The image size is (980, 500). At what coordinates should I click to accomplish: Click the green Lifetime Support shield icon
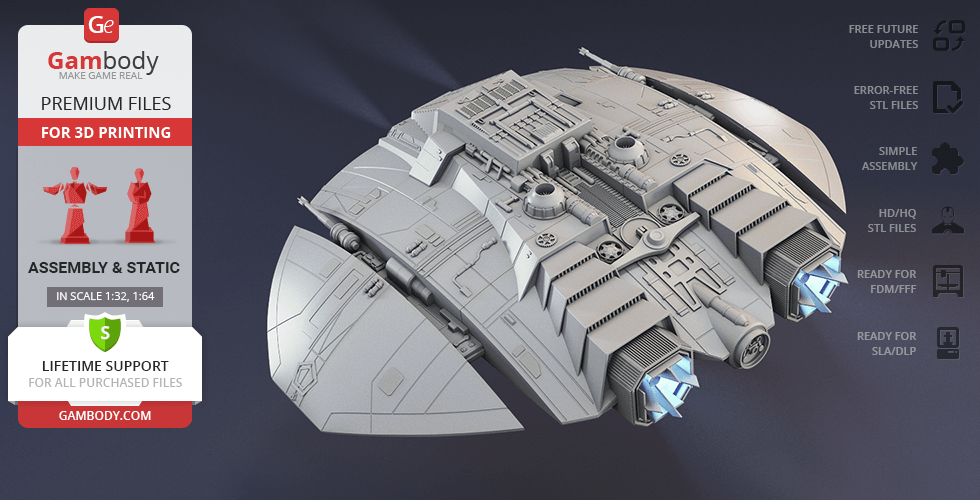(104, 331)
